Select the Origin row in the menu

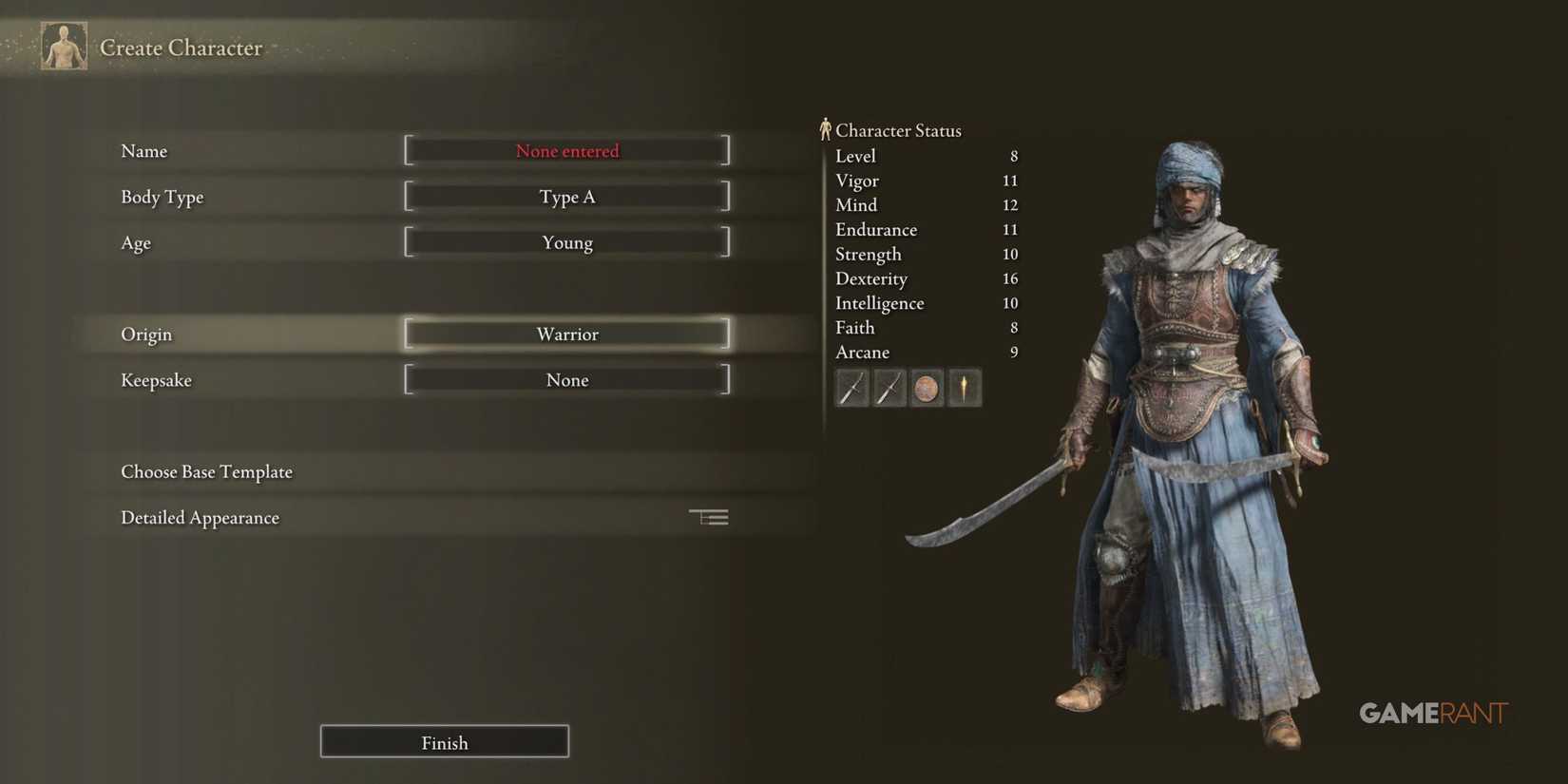[x=146, y=334]
